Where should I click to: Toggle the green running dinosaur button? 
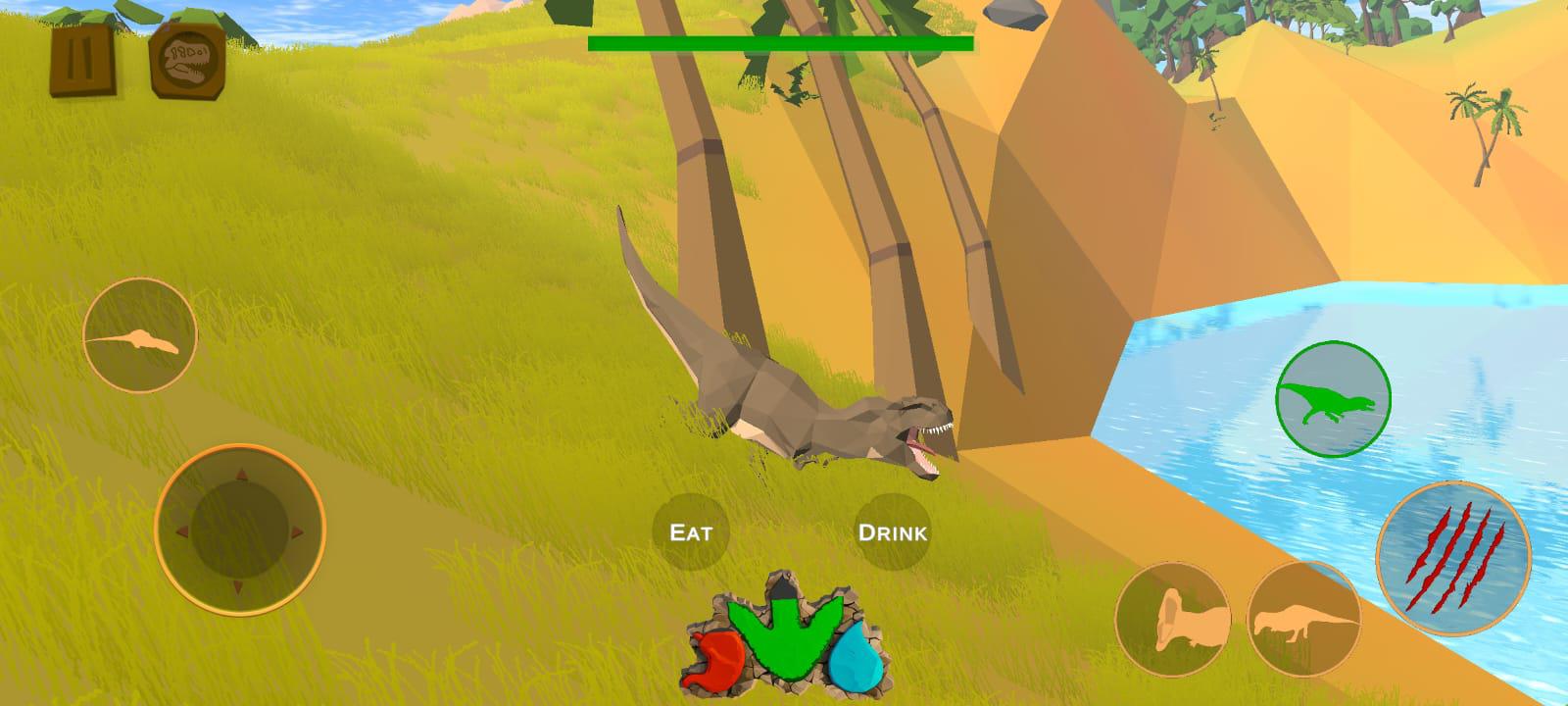[x=1333, y=399]
